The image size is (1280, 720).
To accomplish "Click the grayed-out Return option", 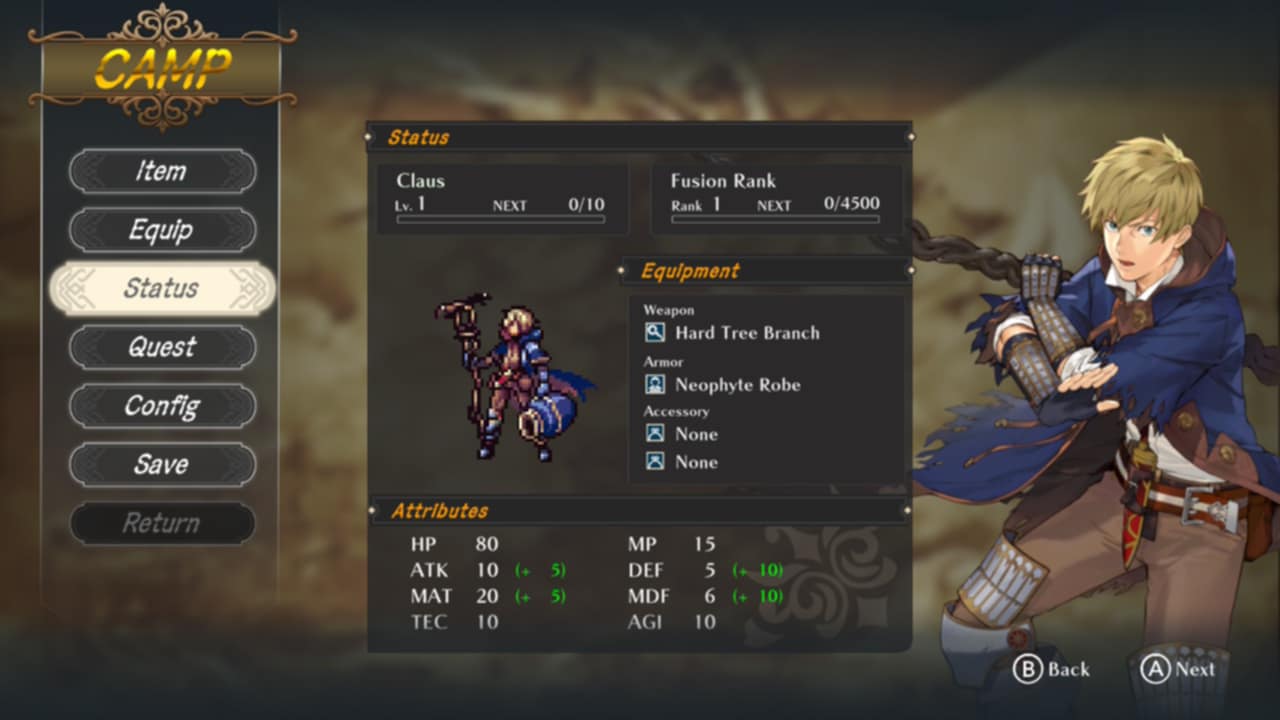I will (162, 523).
